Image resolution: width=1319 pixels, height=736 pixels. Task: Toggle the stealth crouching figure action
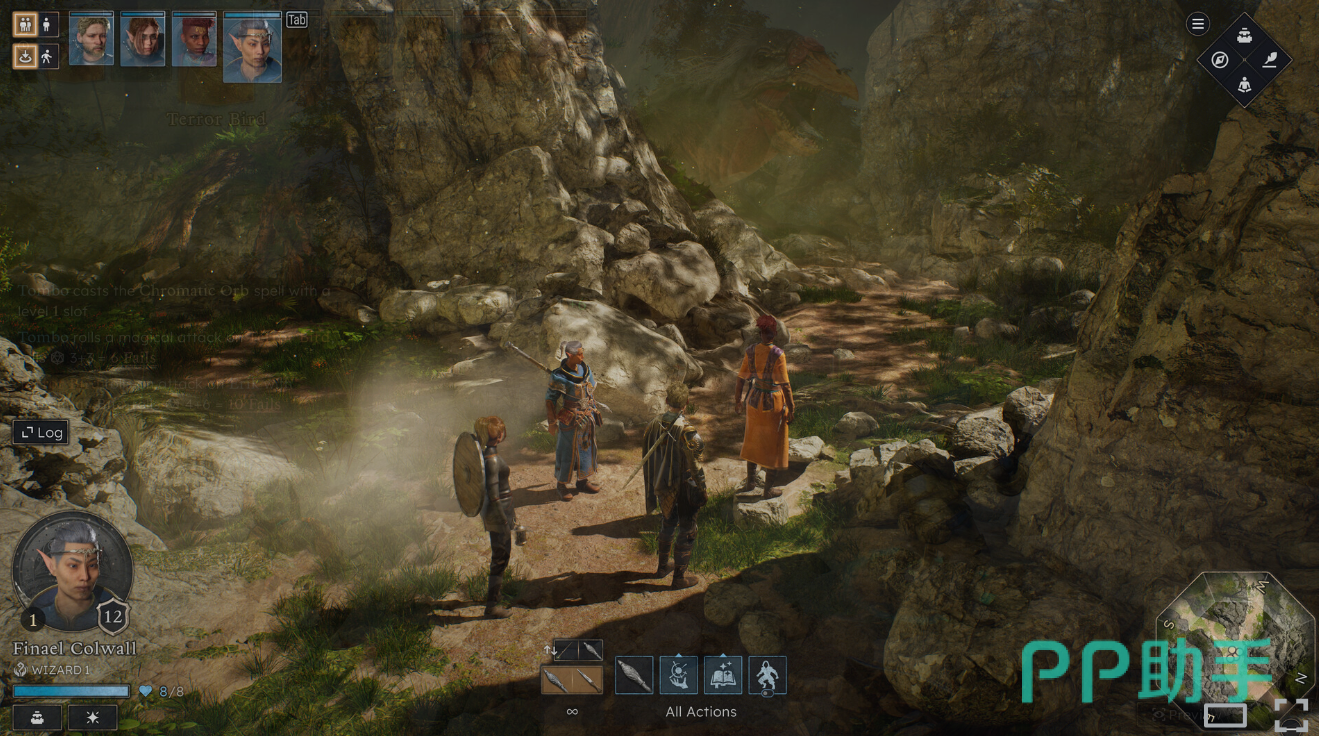767,675
